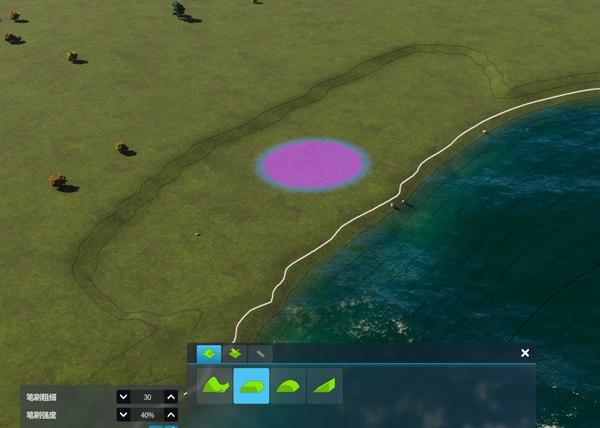Viewport: 600px width, 428px height.
Task: Open the second green arrow tab
Action: (235, 353)
